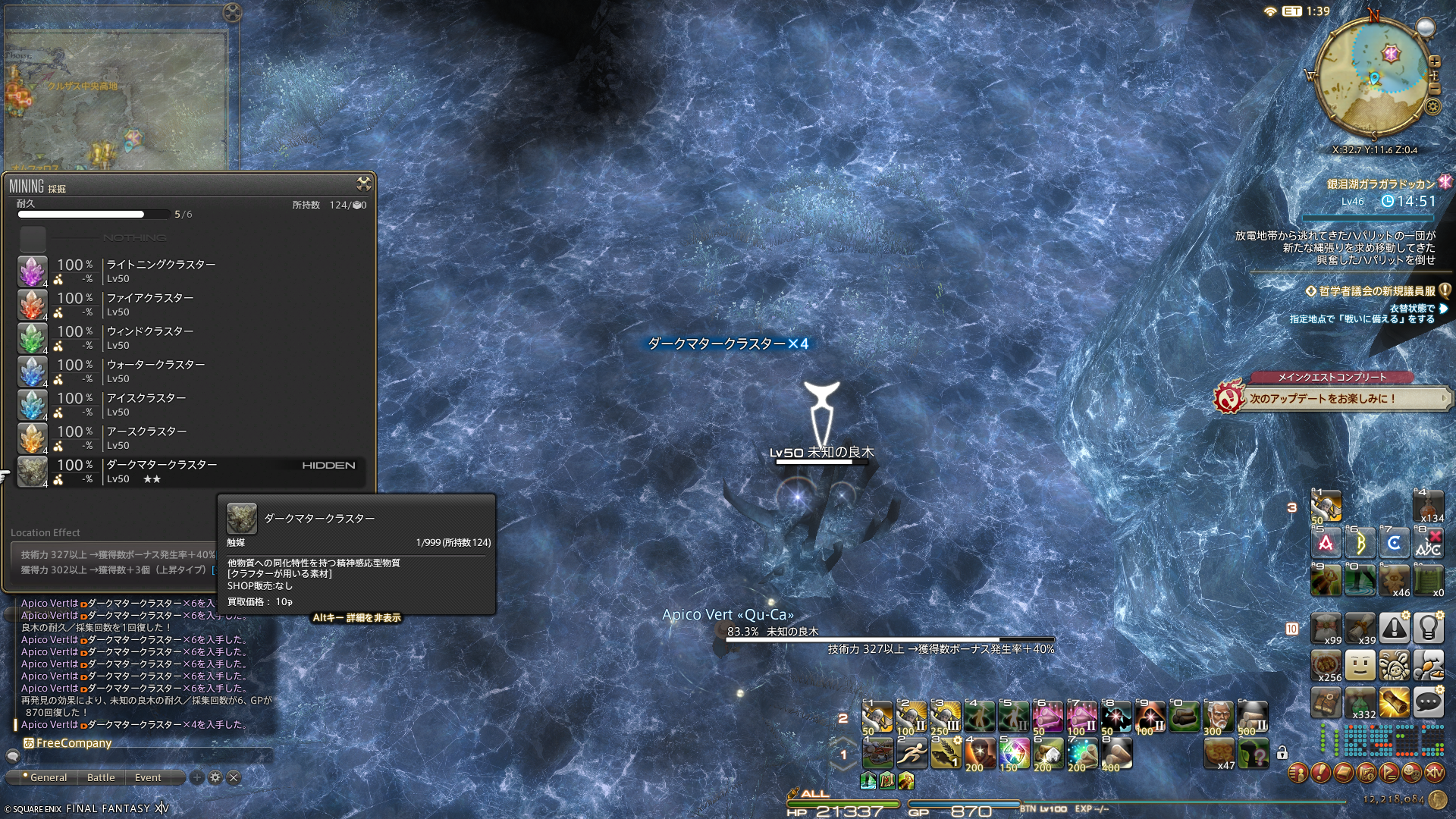Viewport: 1456px width, 819px height.
Task: Switch to the Event chat tab
Action: point(148,777)
